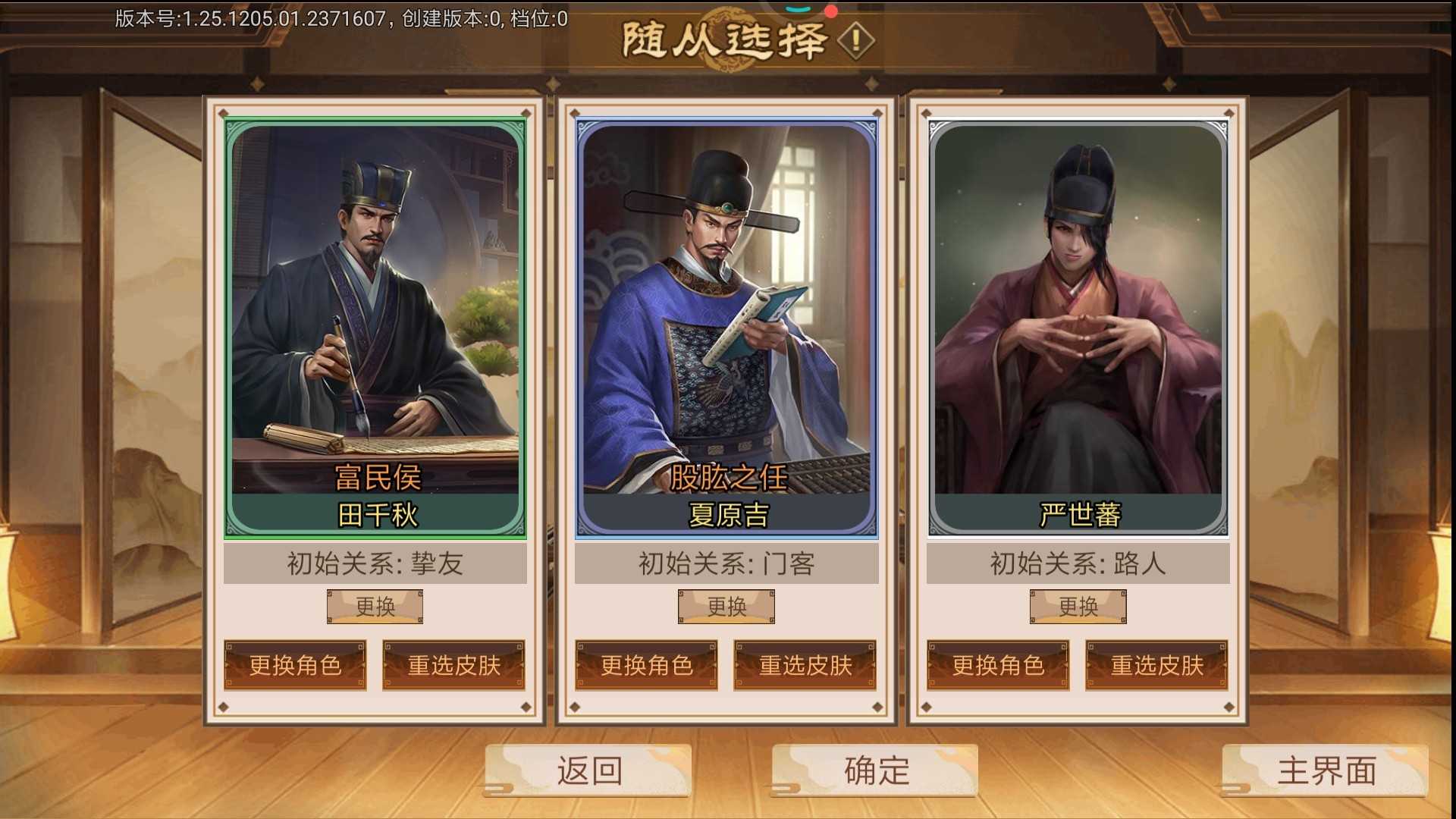Click 返回 to go back

coord(588,772)
